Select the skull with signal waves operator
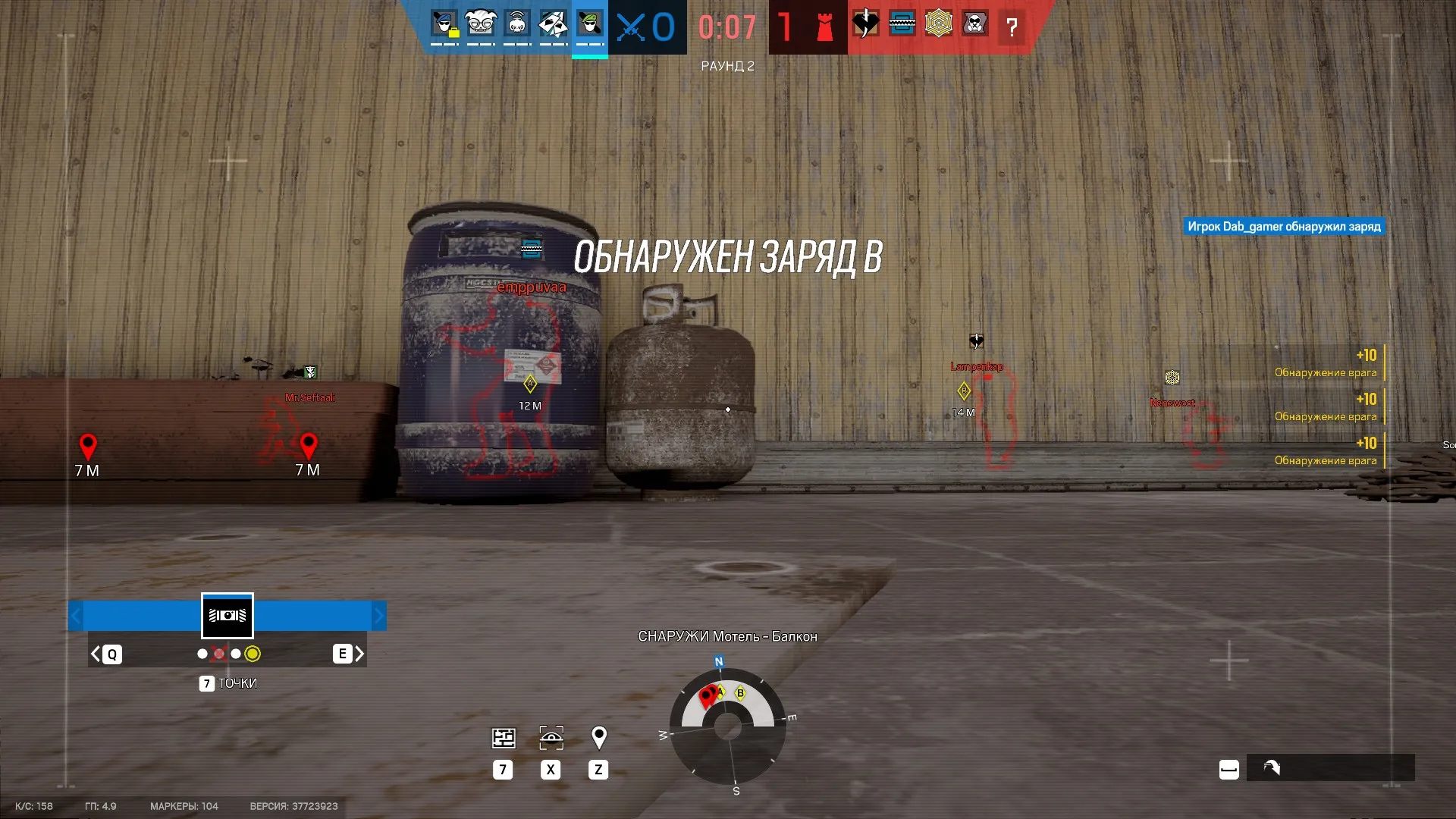This screenshot has width=1456, height=819. pos(517,24)
